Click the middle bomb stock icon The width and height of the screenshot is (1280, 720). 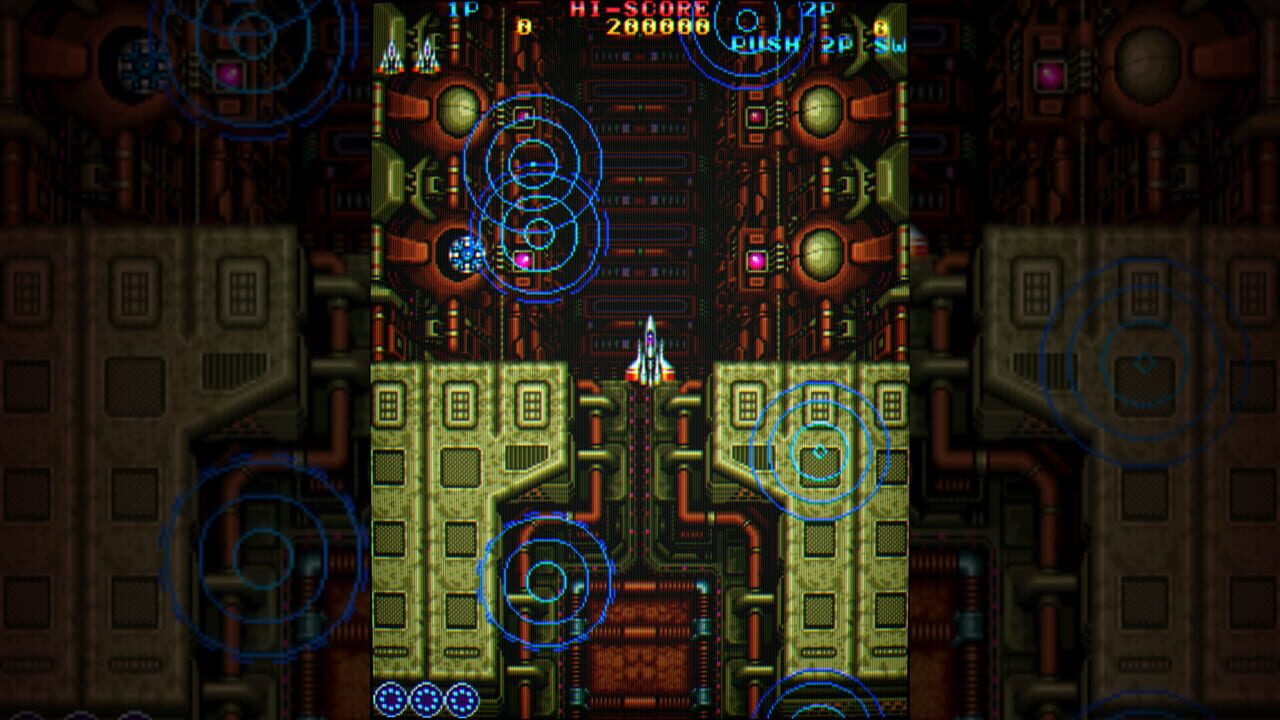pos(427,700)
